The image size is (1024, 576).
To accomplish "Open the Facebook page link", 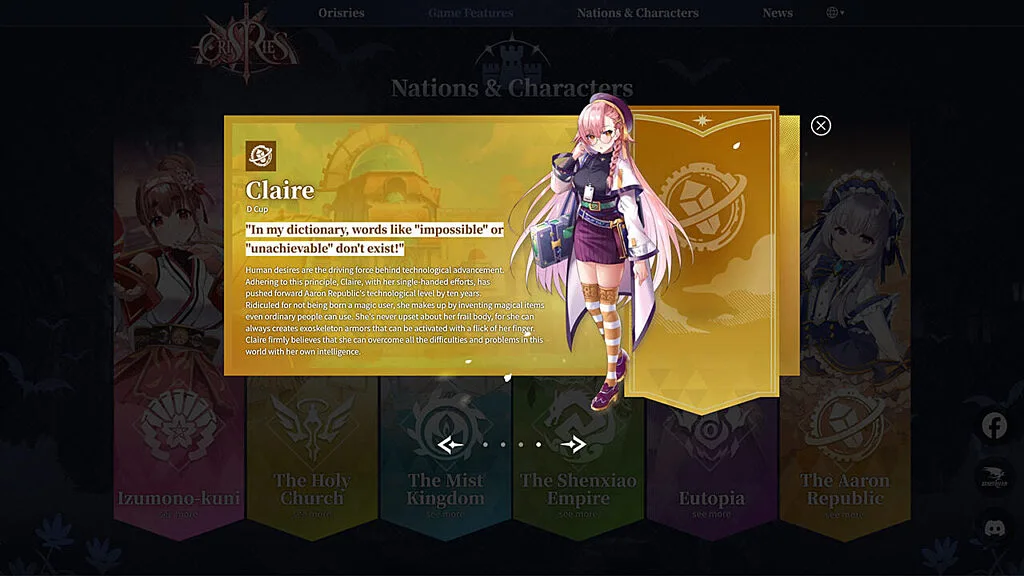I will pos(994,426).
